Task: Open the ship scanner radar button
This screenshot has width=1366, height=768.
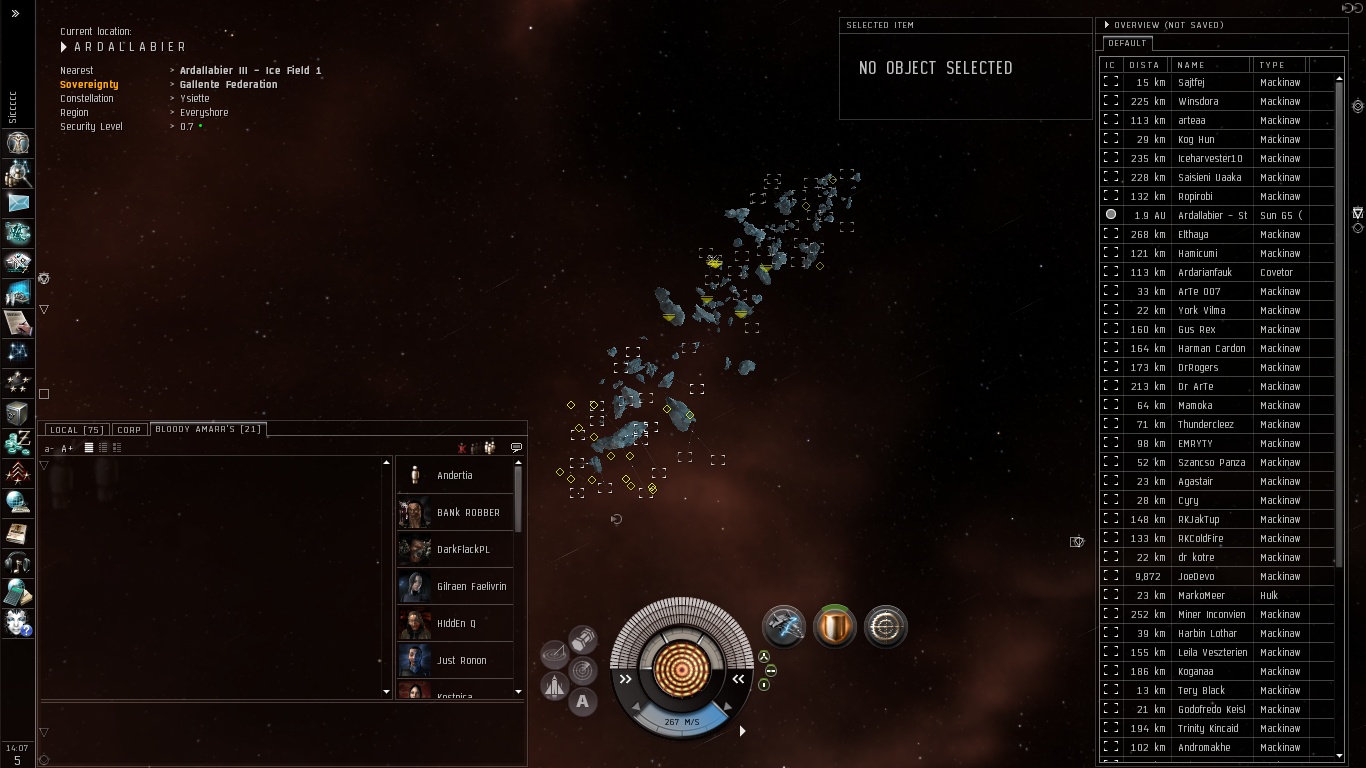Action: coord(583,669)
